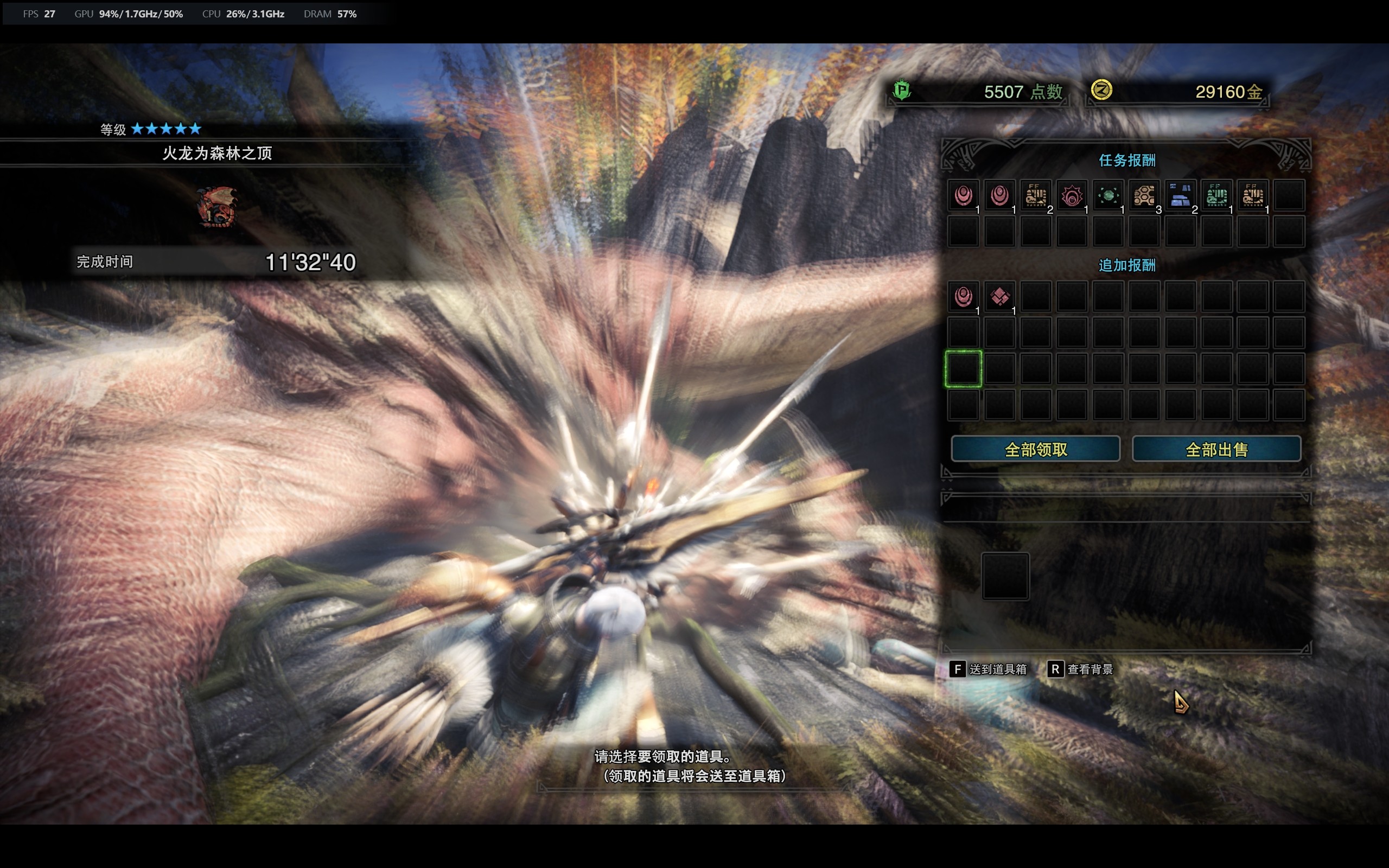Choose the 全部出售 (sell all) button

click(x=1216, y=449)
